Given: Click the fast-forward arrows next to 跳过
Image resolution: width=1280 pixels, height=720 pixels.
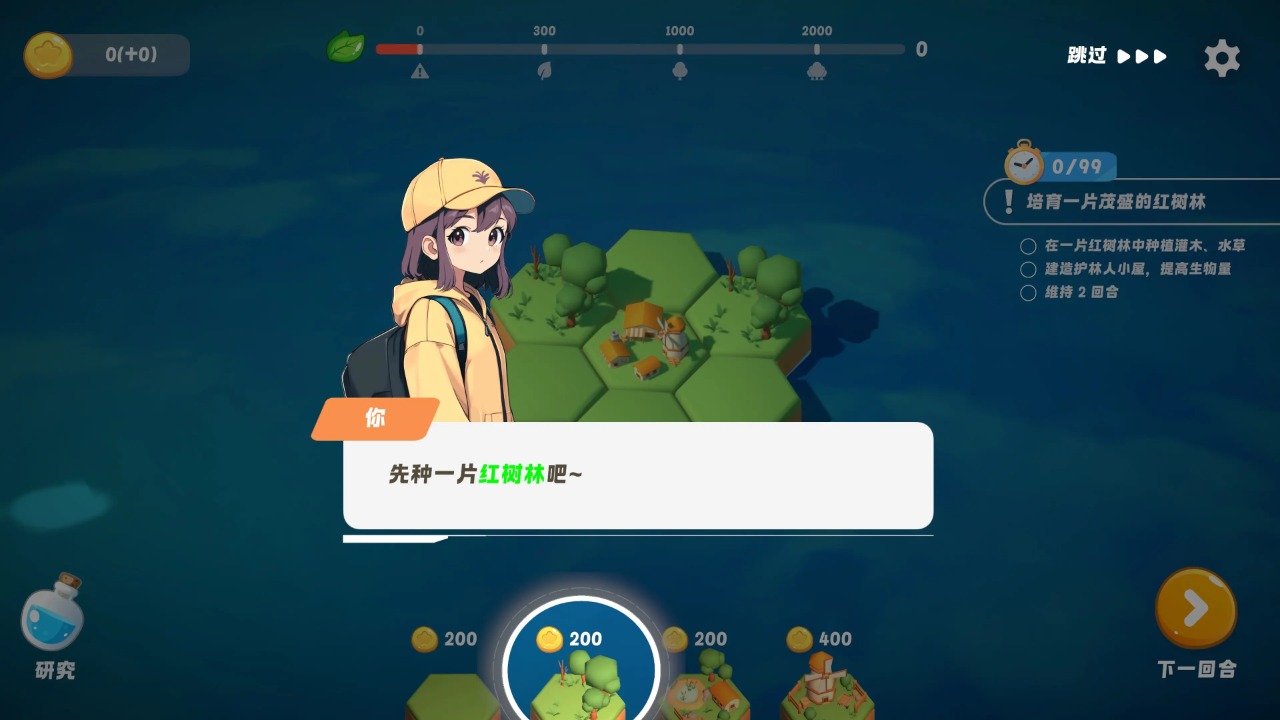Looking at the screenshot, I should coord(1143,57).
